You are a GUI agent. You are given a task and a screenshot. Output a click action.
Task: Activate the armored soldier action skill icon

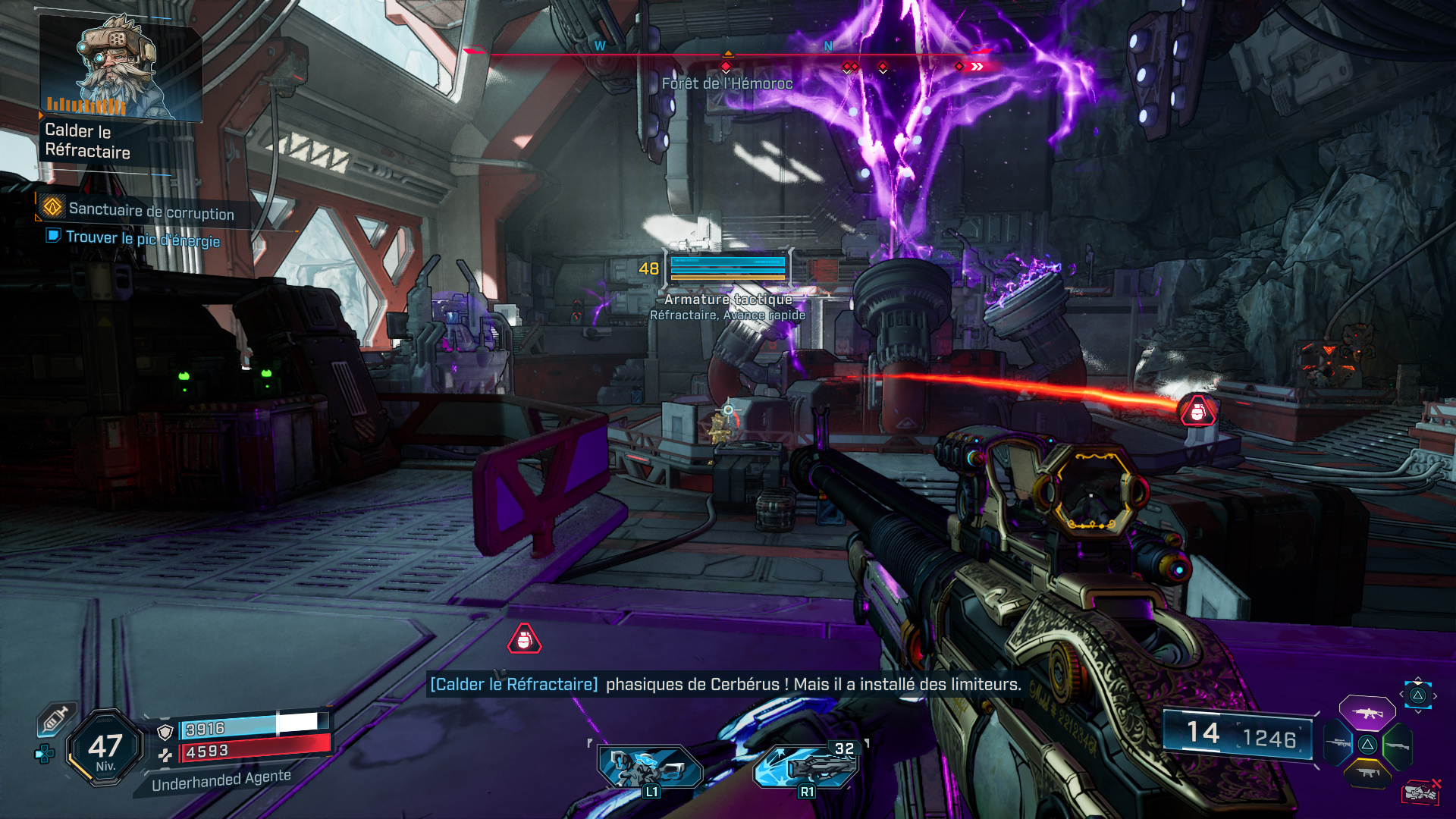click(x=650, y=766)
